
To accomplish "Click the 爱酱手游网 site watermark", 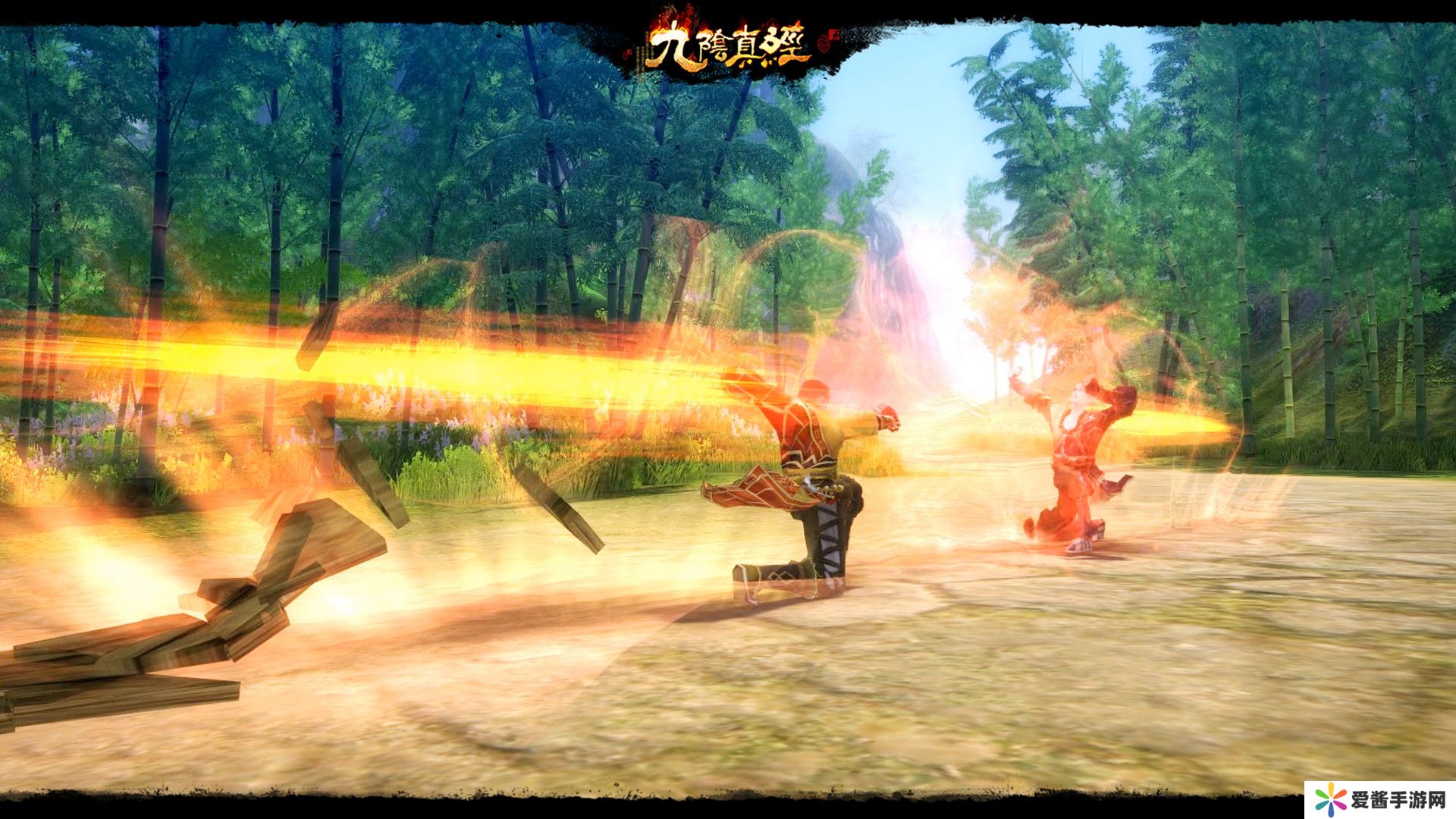I will coord(1380,799).
